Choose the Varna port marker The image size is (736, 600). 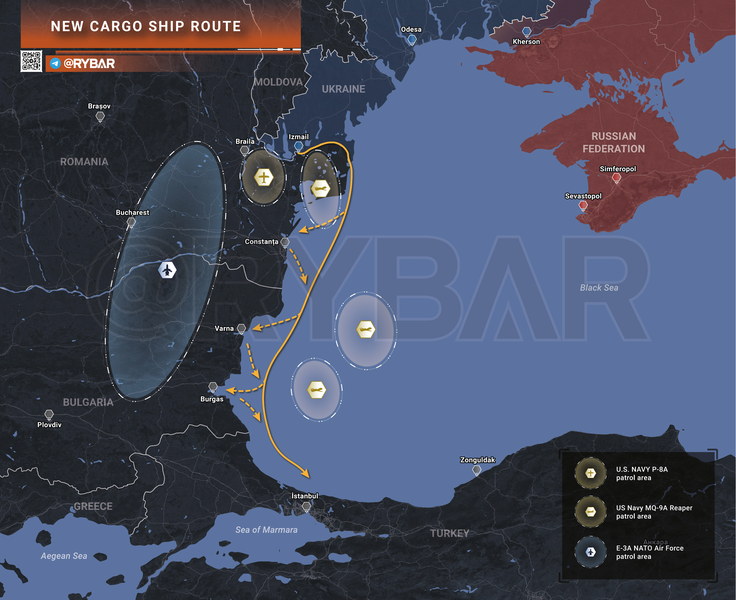tap(241, 328)
